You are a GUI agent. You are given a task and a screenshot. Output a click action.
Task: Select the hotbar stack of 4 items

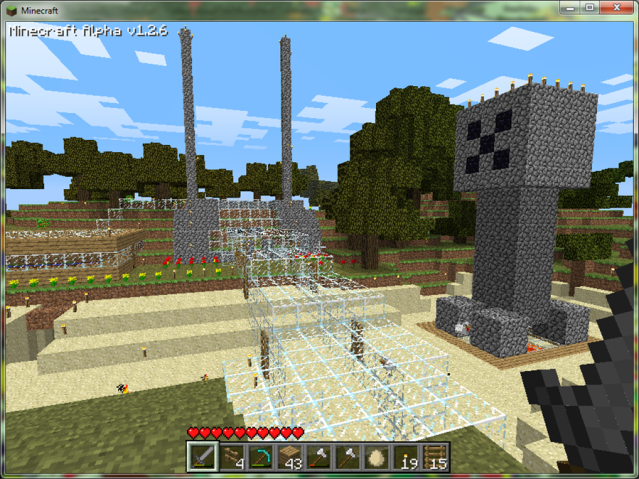coord(231,457)
